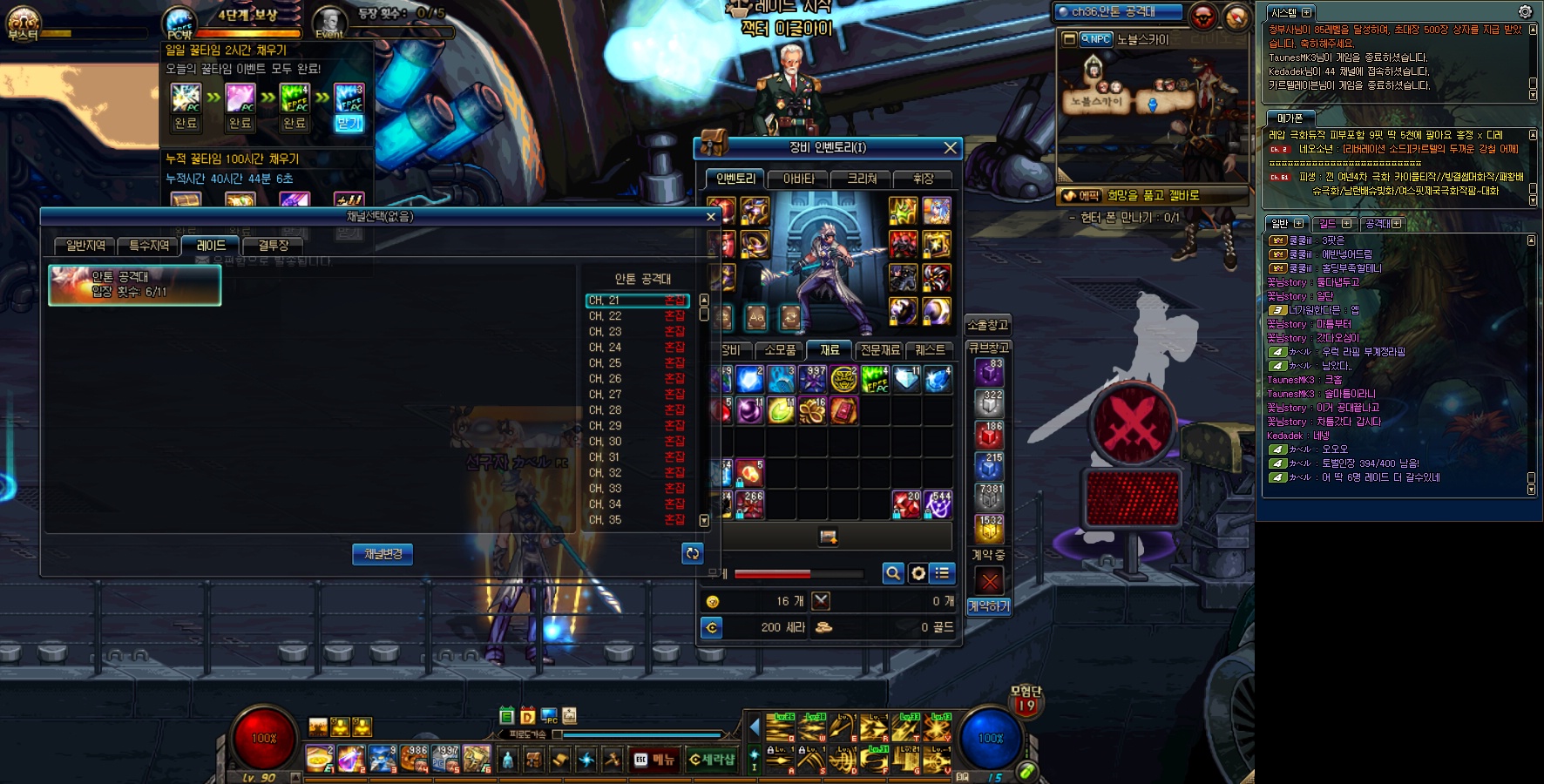
Task: Open the 세라샵 cash shop
Action: coord(712,760)
